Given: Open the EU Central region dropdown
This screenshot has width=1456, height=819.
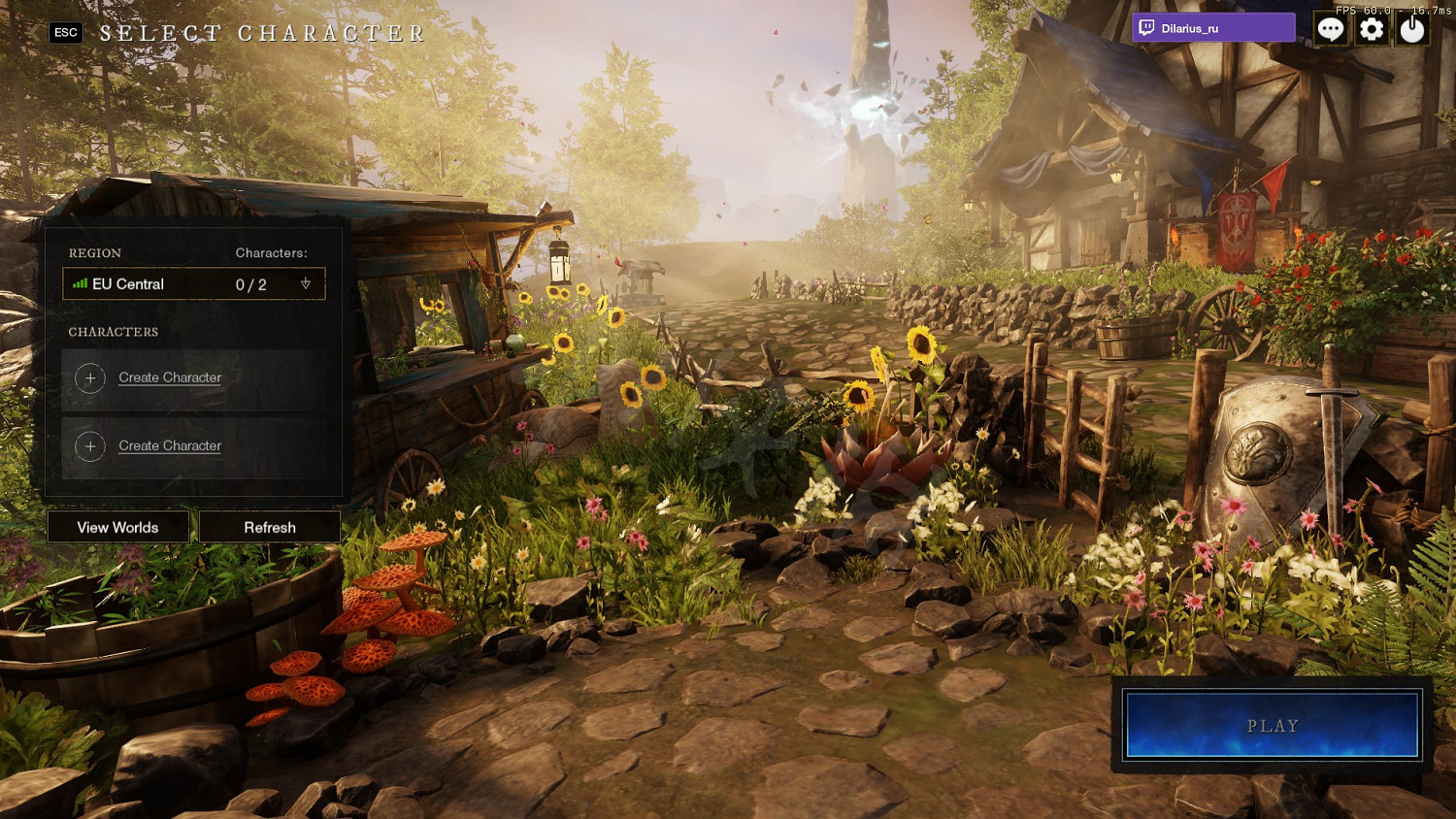Looking at the screenshot, I should (194, 284).
